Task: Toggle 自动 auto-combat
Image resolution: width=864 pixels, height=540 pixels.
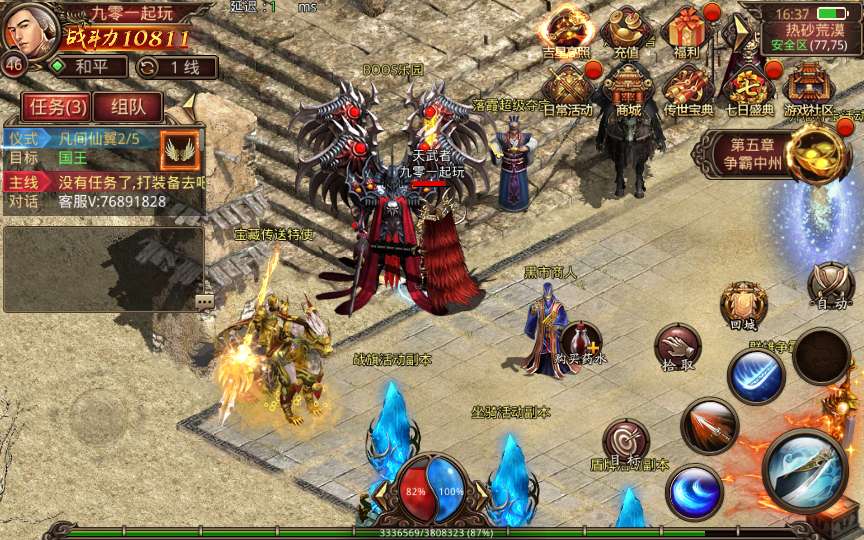Action: click(831, 285)
